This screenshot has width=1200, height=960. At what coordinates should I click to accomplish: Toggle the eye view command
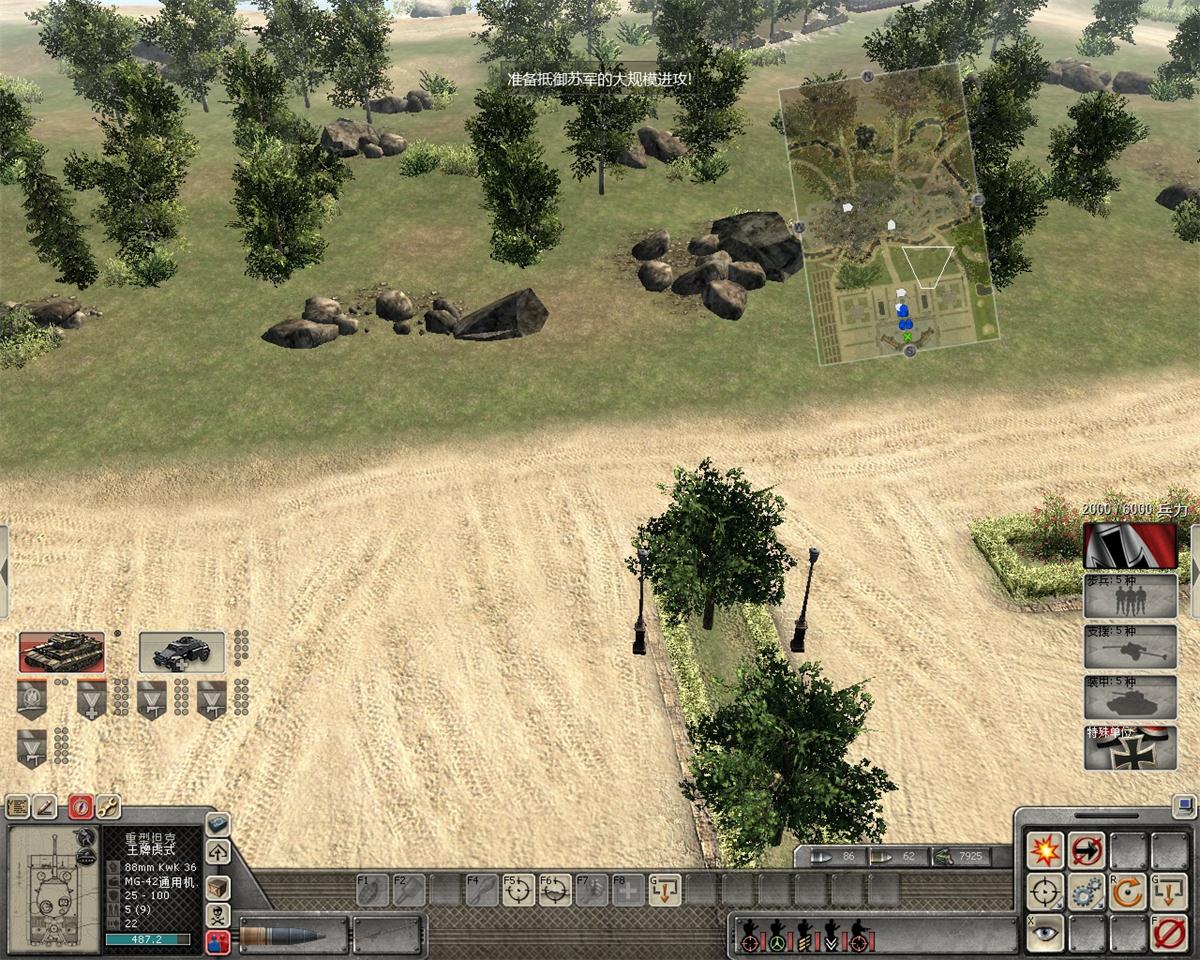1046,933
